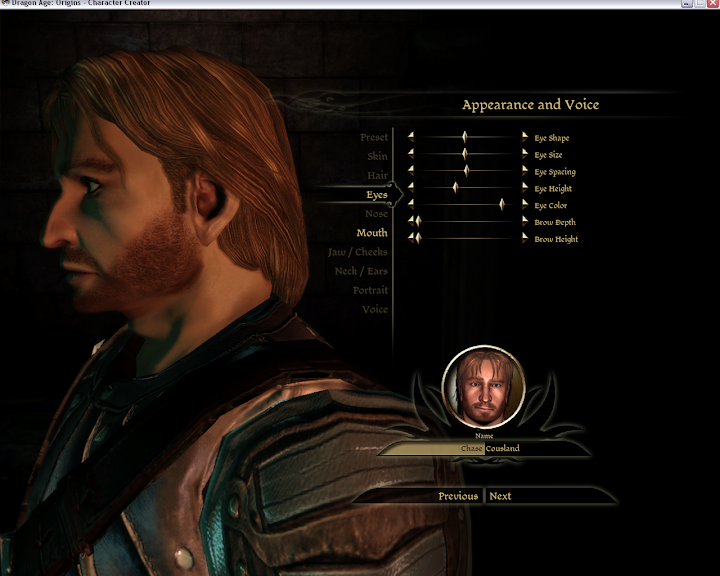Choose the Nose category

(x=376, y=214)
